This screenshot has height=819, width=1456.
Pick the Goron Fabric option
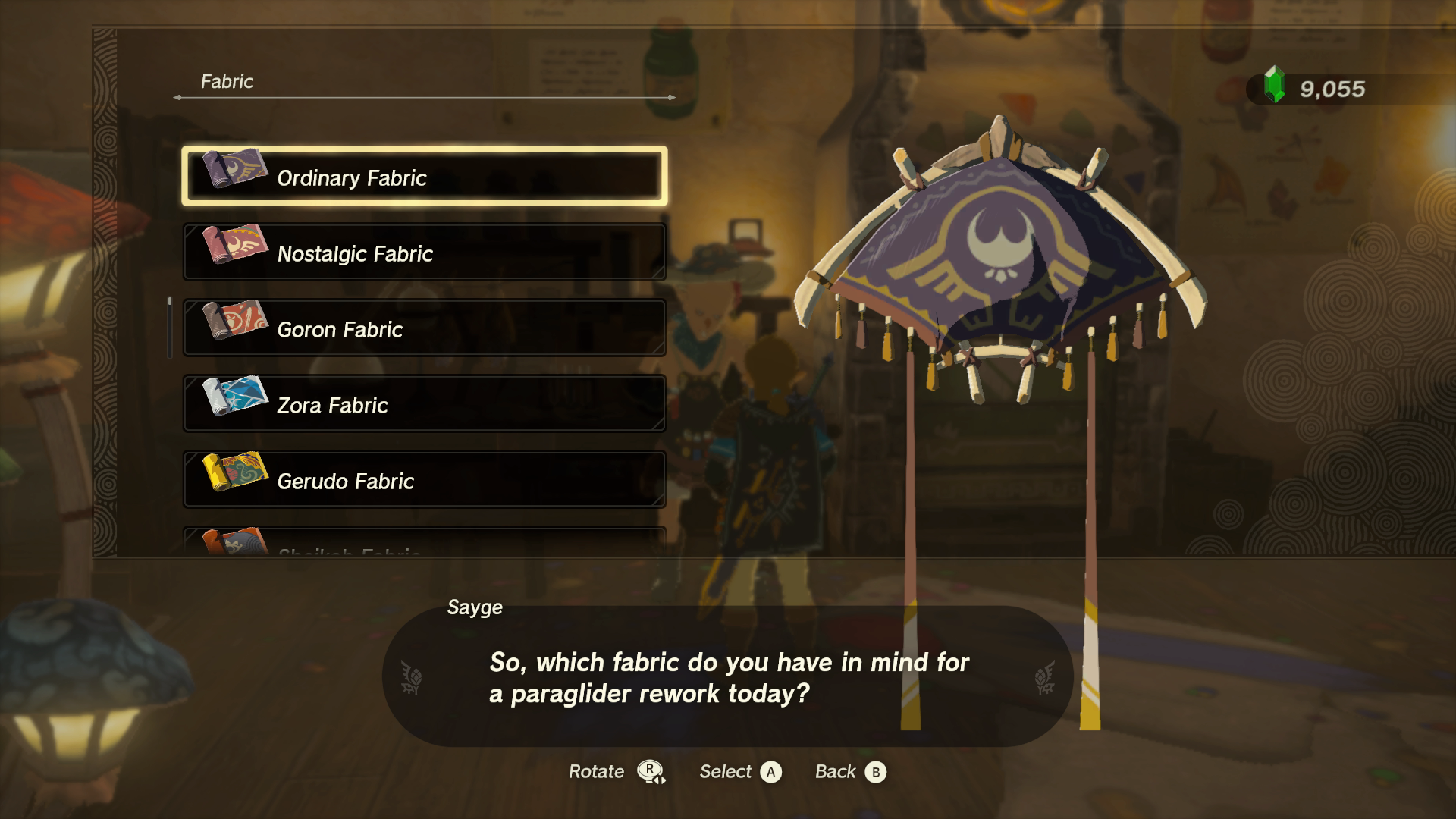pos(425,328)
